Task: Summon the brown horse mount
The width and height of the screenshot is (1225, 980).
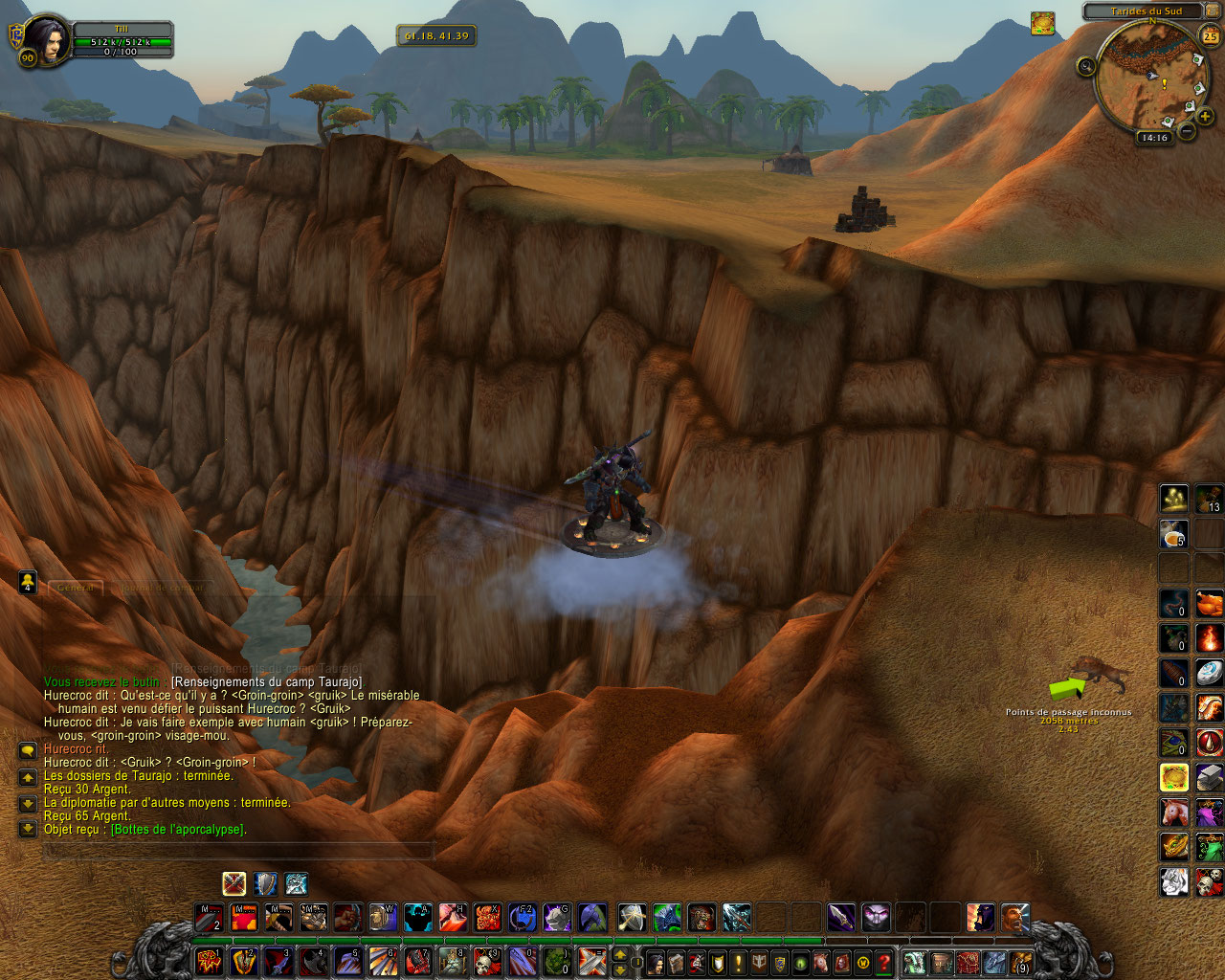Action: 1174,813
